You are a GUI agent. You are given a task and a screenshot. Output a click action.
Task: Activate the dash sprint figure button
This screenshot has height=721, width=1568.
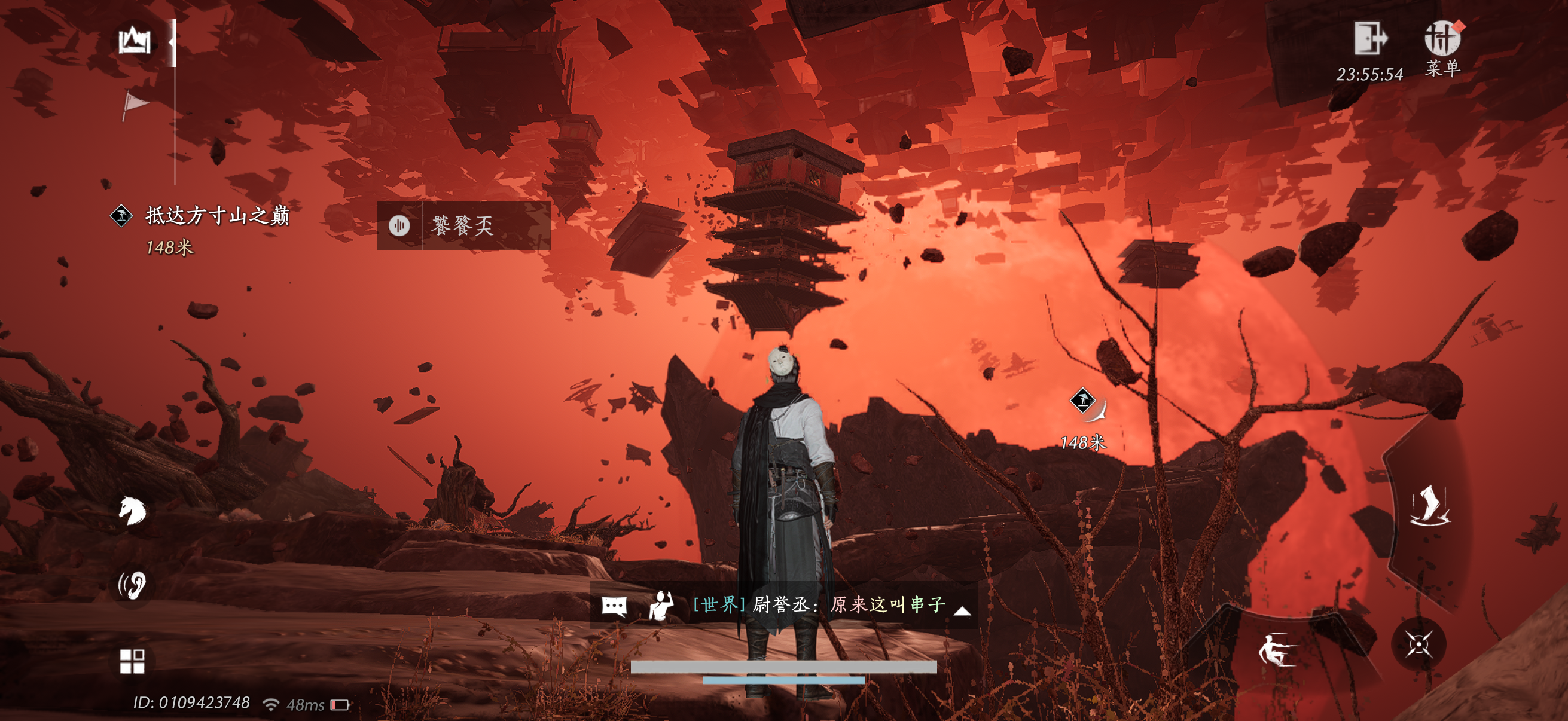1276,650
